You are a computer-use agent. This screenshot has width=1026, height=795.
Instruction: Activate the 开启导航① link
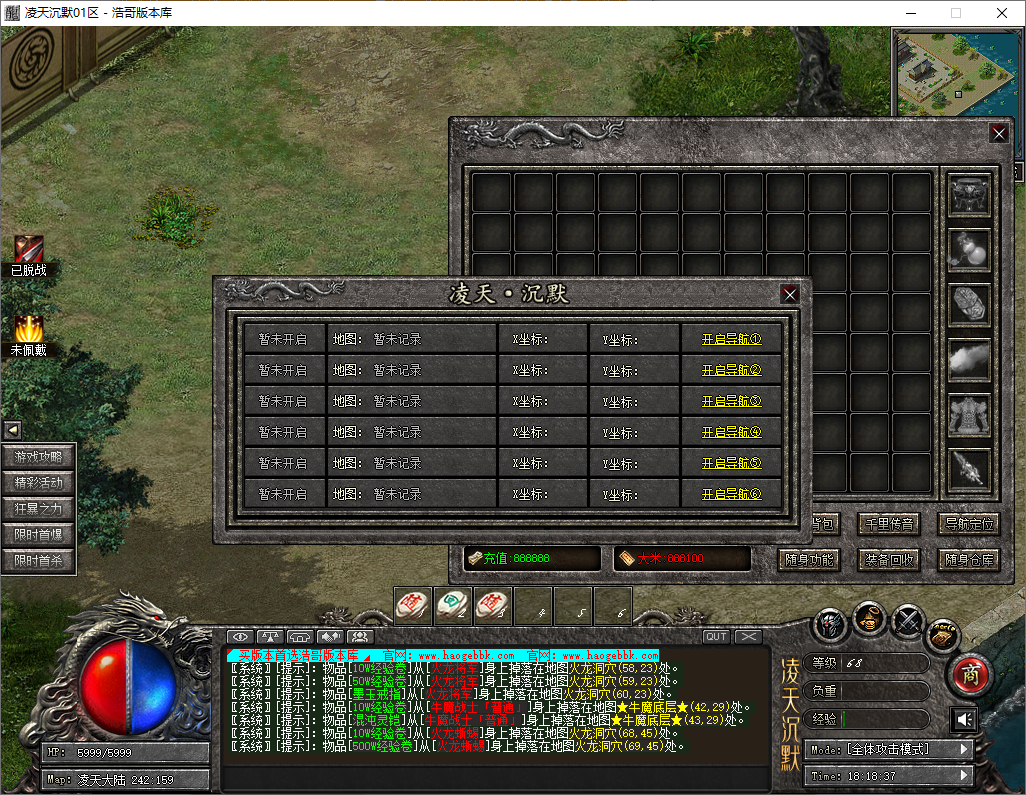731,339
